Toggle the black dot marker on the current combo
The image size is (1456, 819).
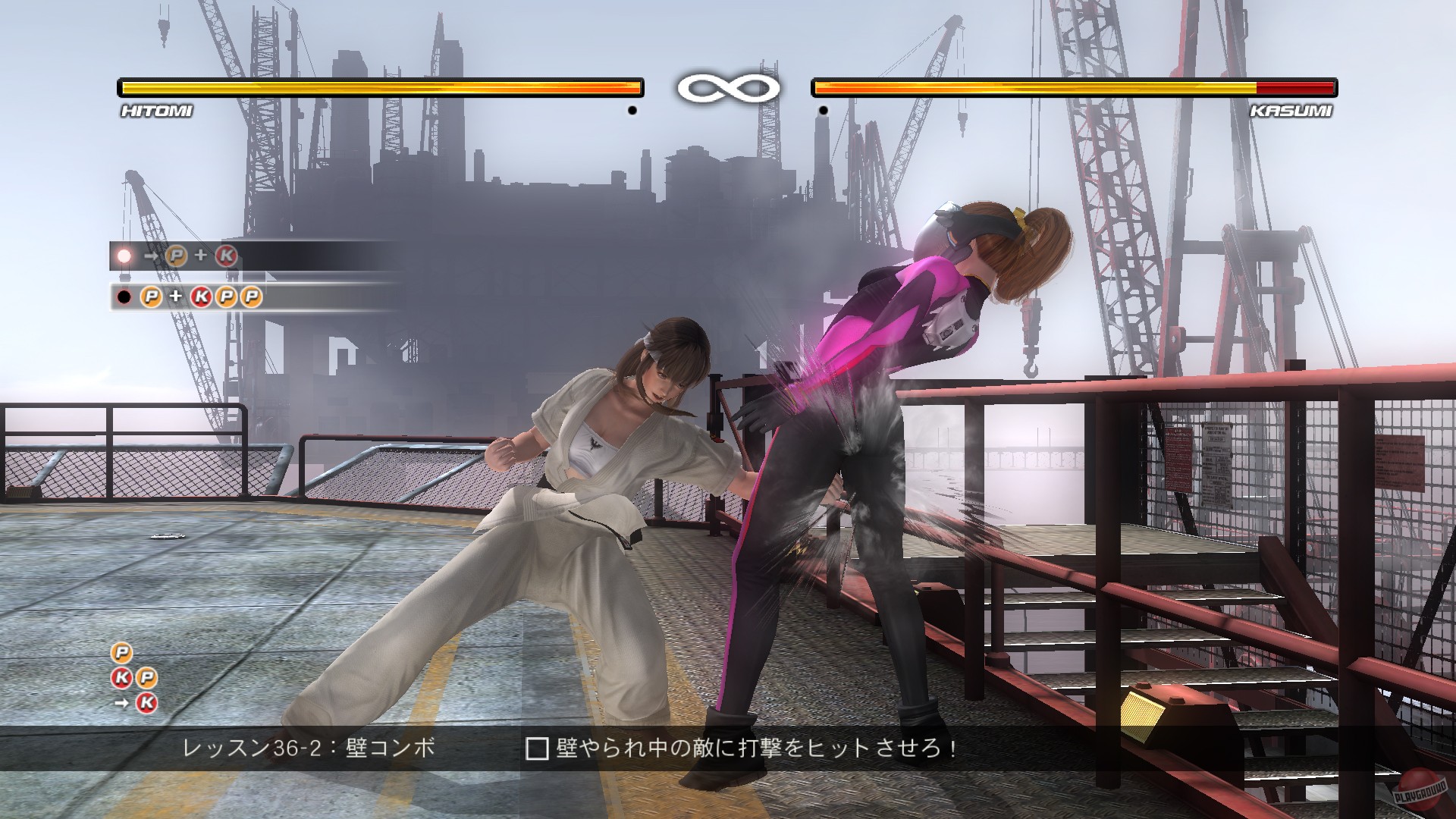click(x=124, y=297)
